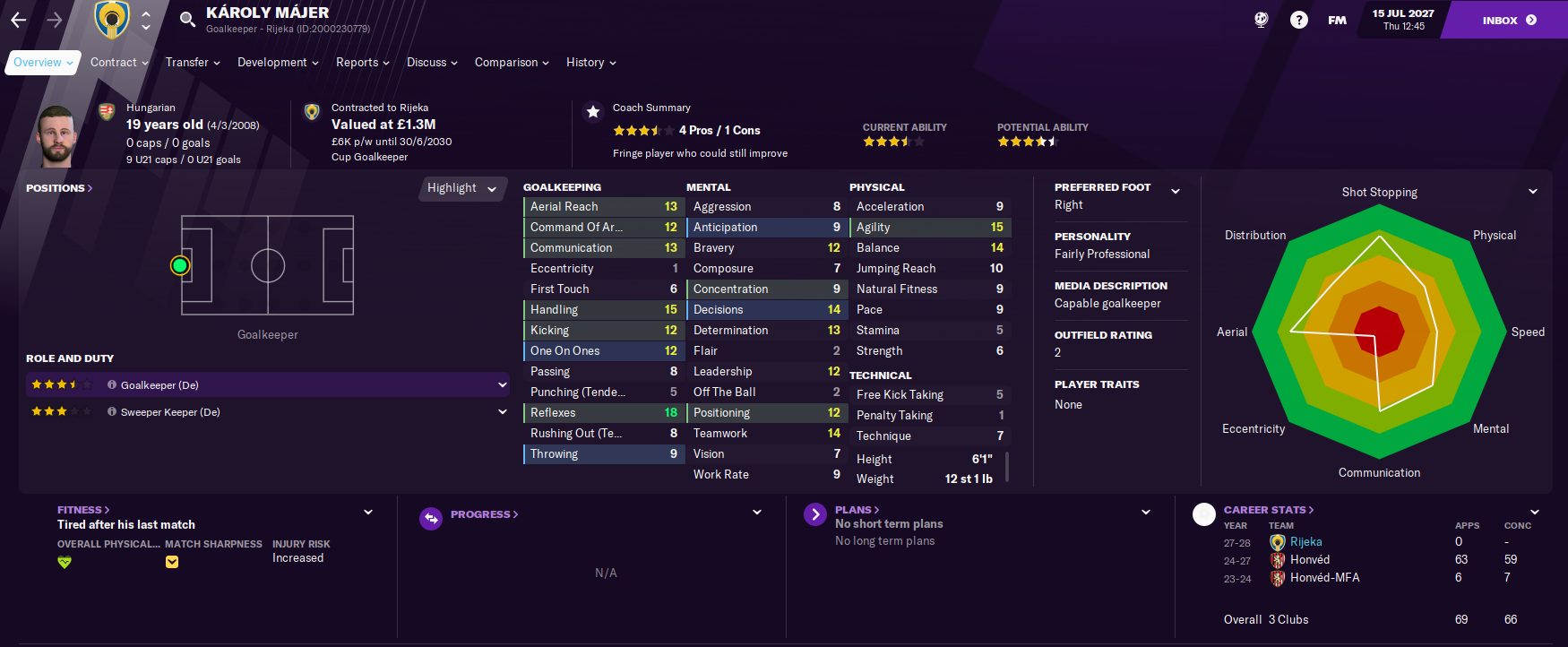Open the Overview tab dropdown
Screen dimensions: 1568x647
[x=42, y=63]
